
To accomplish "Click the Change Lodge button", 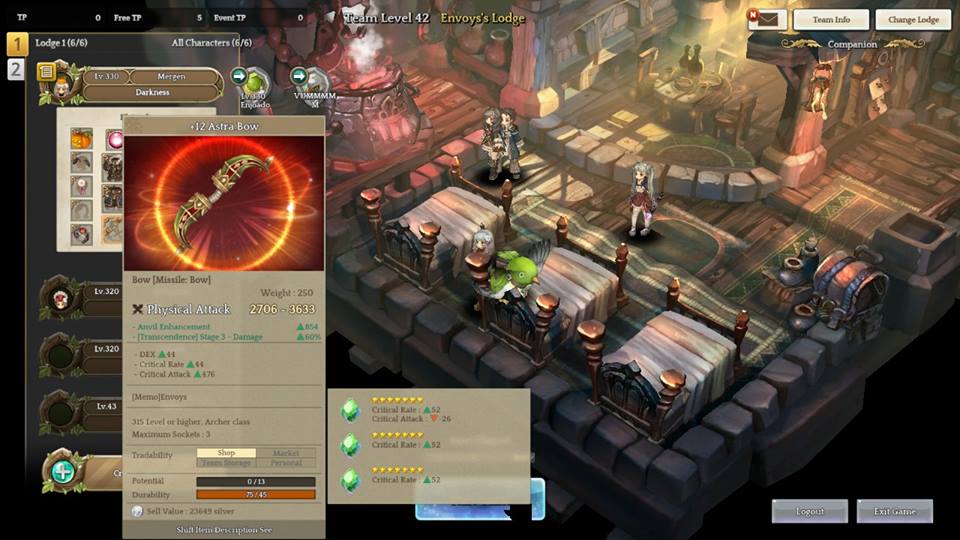I will [x=912, y=20].
